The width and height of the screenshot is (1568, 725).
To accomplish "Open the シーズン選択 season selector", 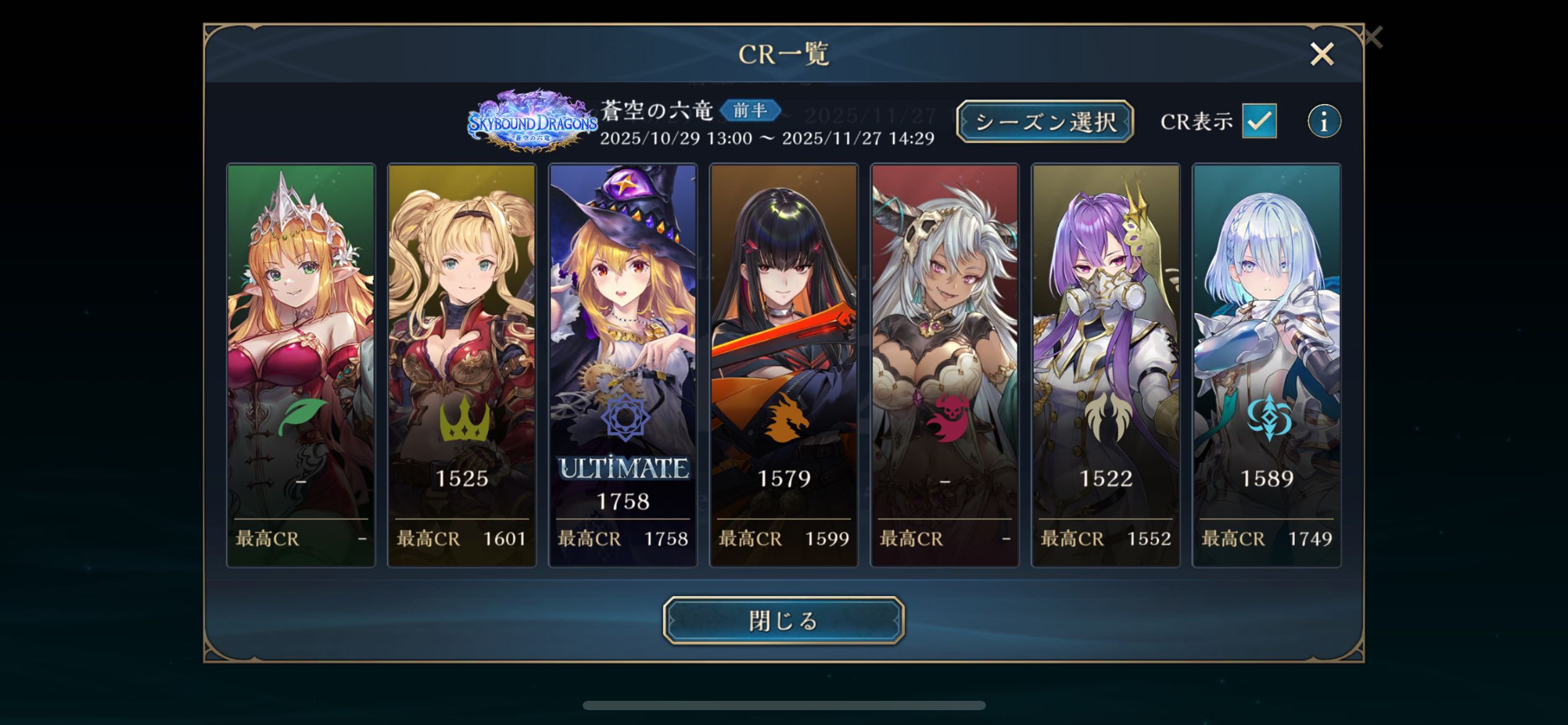I will point(1045,121).
